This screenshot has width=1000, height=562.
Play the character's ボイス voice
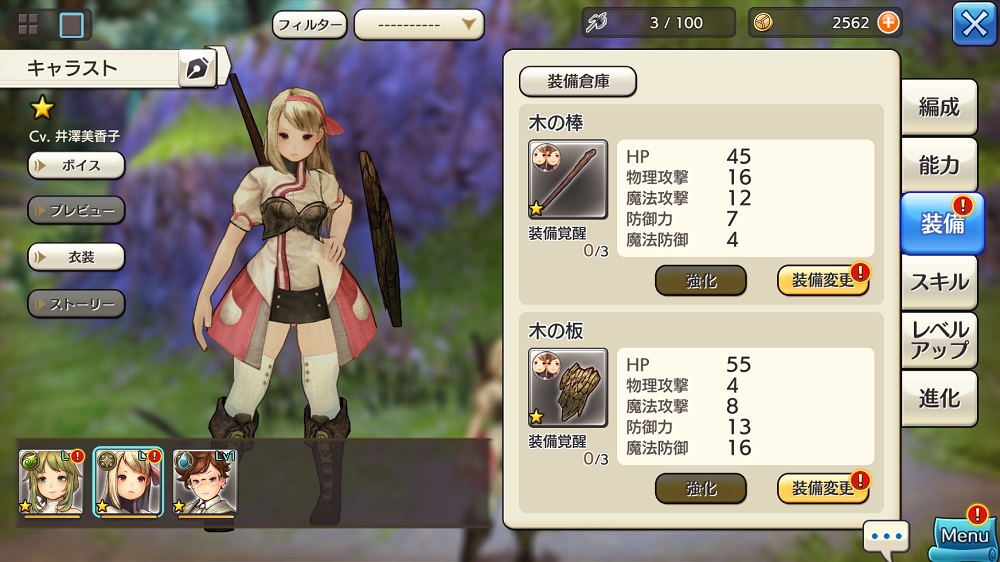(76, 165)
